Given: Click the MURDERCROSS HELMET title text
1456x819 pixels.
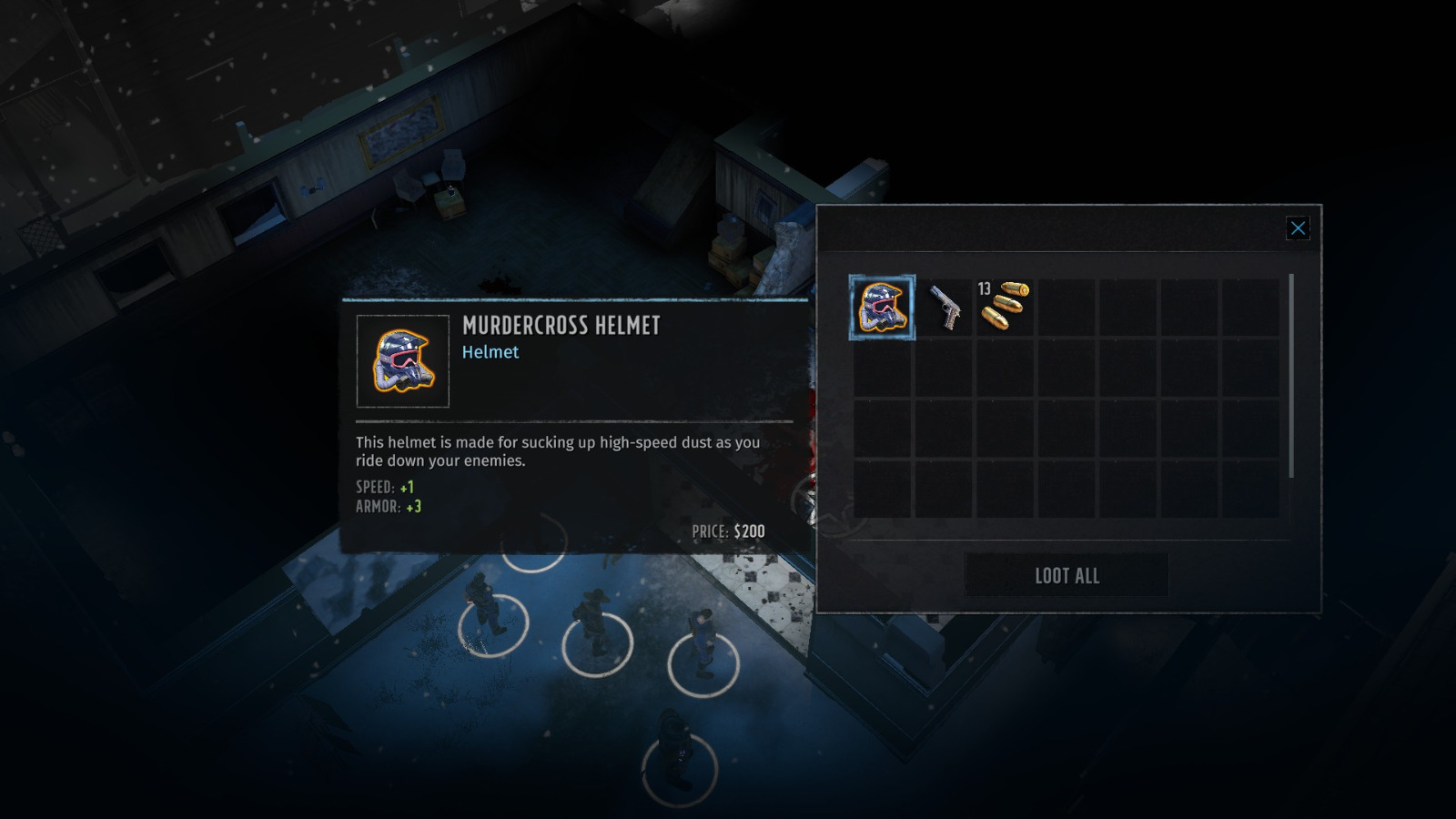Looking at the screenshot, I should point(561,326).
